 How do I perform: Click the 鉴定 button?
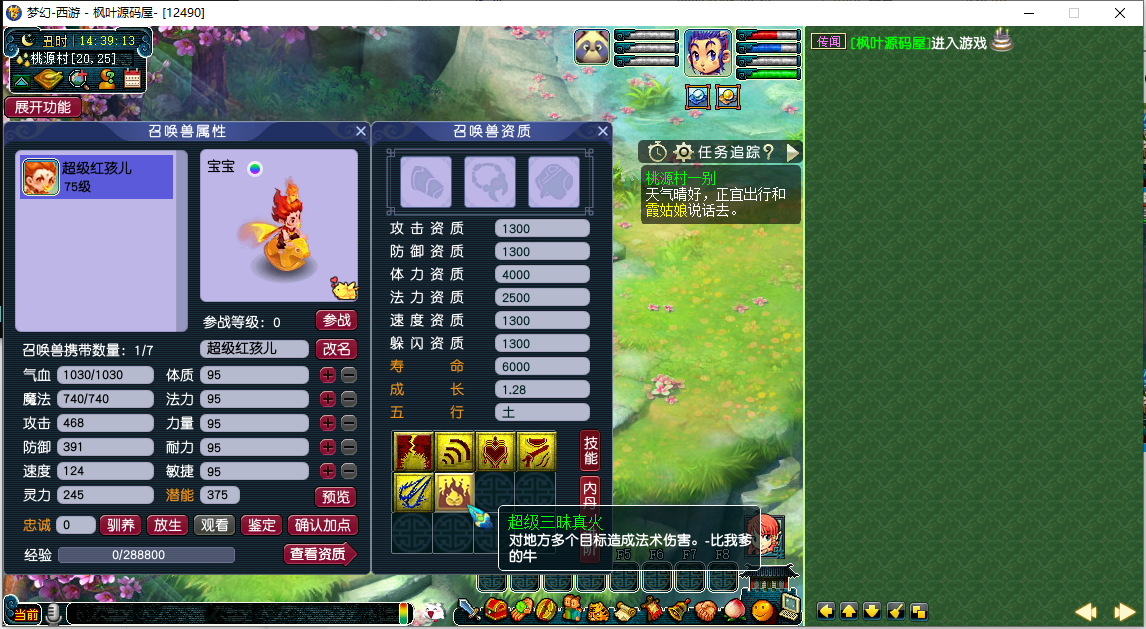[261, 525]
